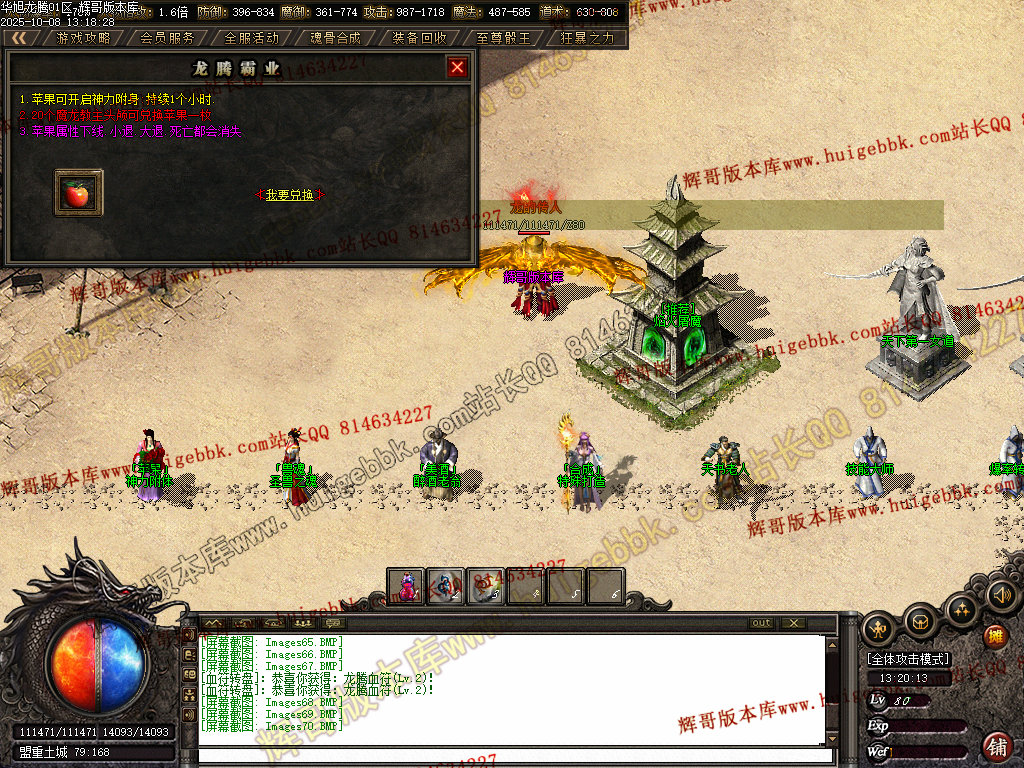Viewport: 1024px width, 768px height.
Task: Click the 我要兑换 exchange link
Action: [290, 195]
